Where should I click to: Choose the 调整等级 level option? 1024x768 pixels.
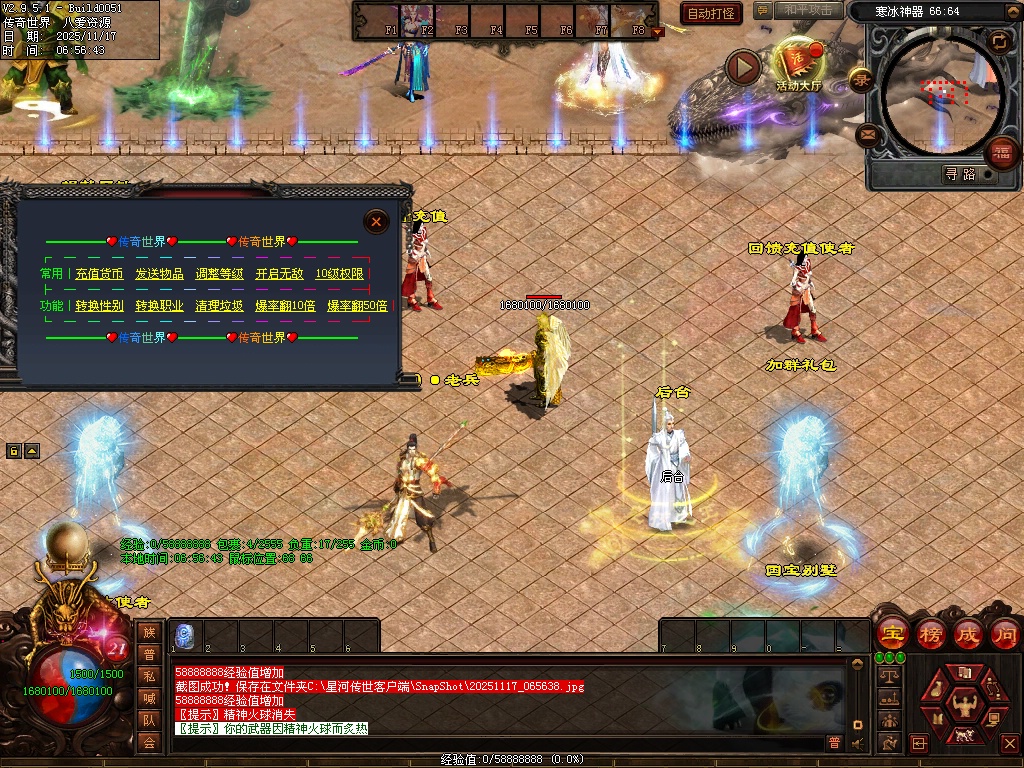(219, 274)
